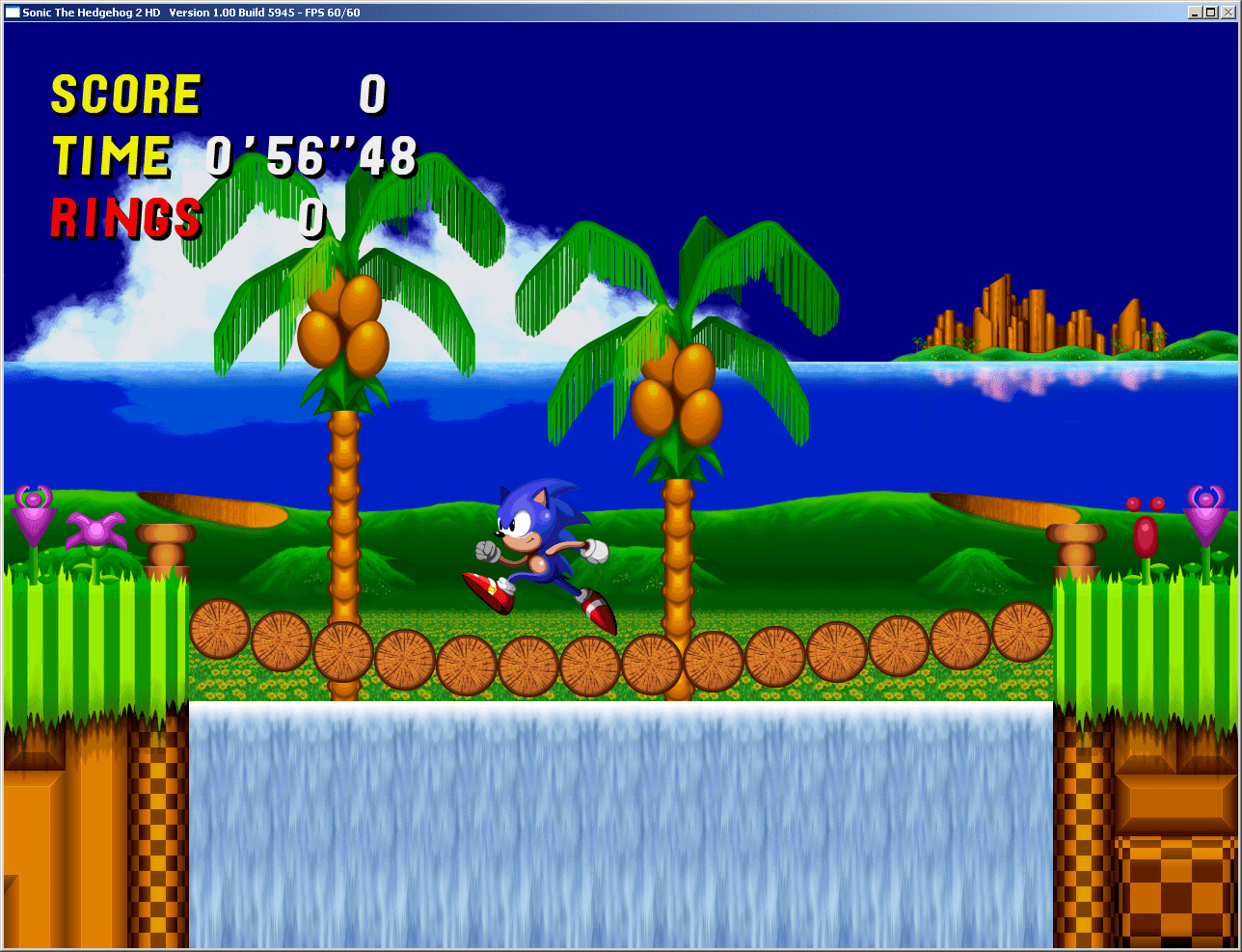Click the FPS 60/60 indicator in the title bar
The image size is (1242, 952).
[x=332, y=13]
